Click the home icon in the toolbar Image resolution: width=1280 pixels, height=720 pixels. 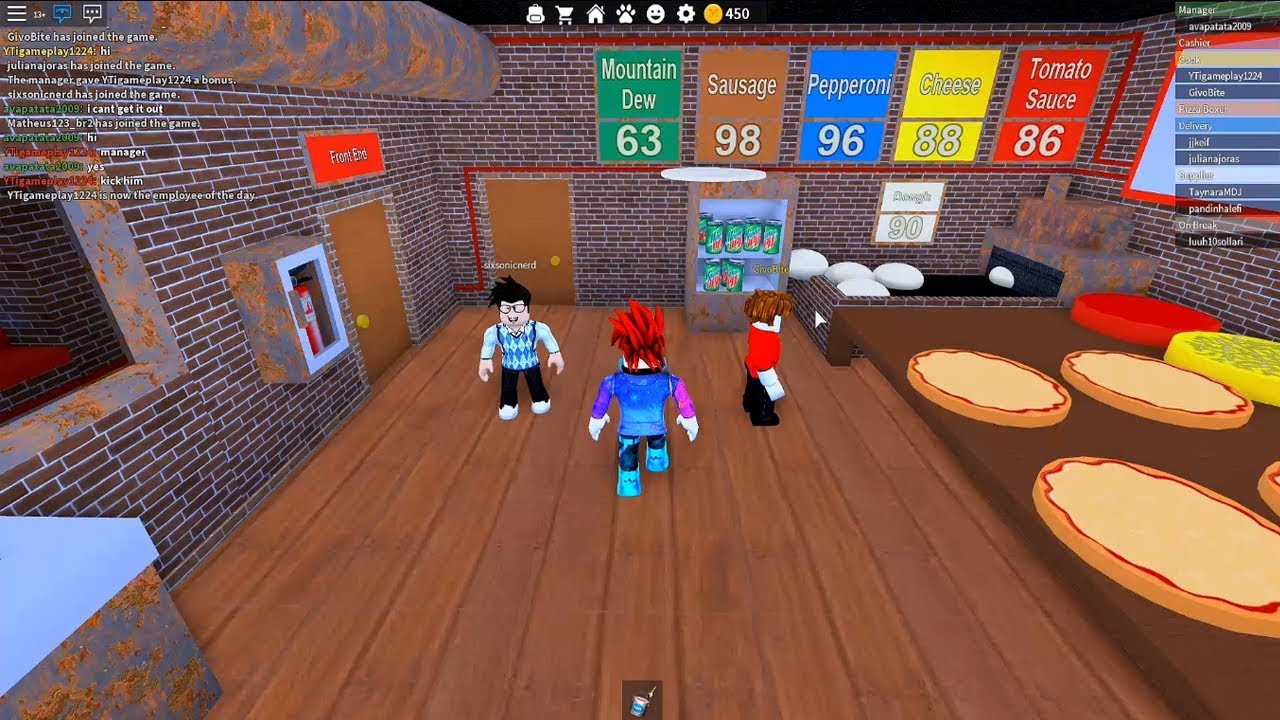point(597,13)
